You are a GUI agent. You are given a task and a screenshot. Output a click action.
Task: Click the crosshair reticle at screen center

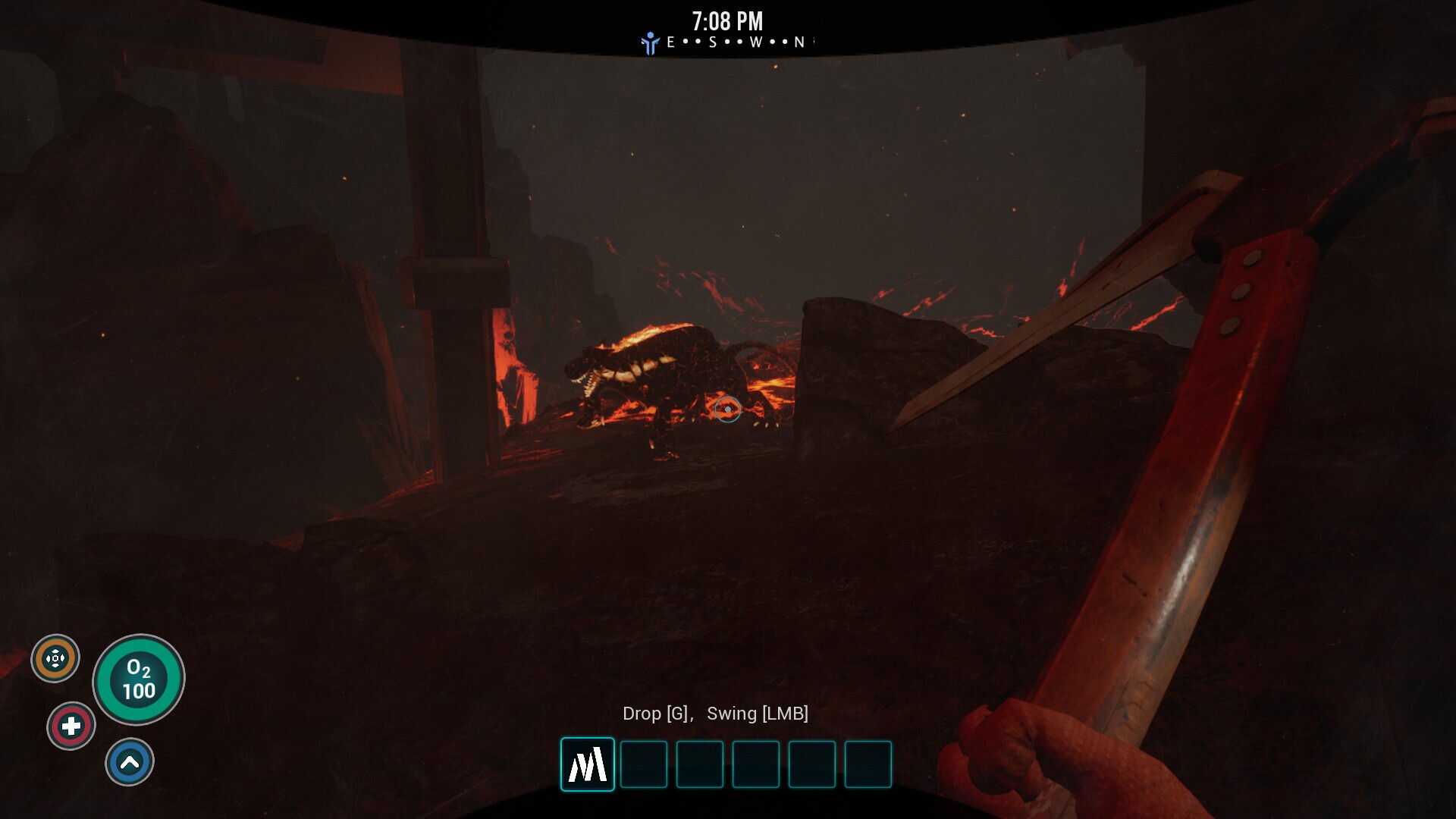tap(727, 409)
